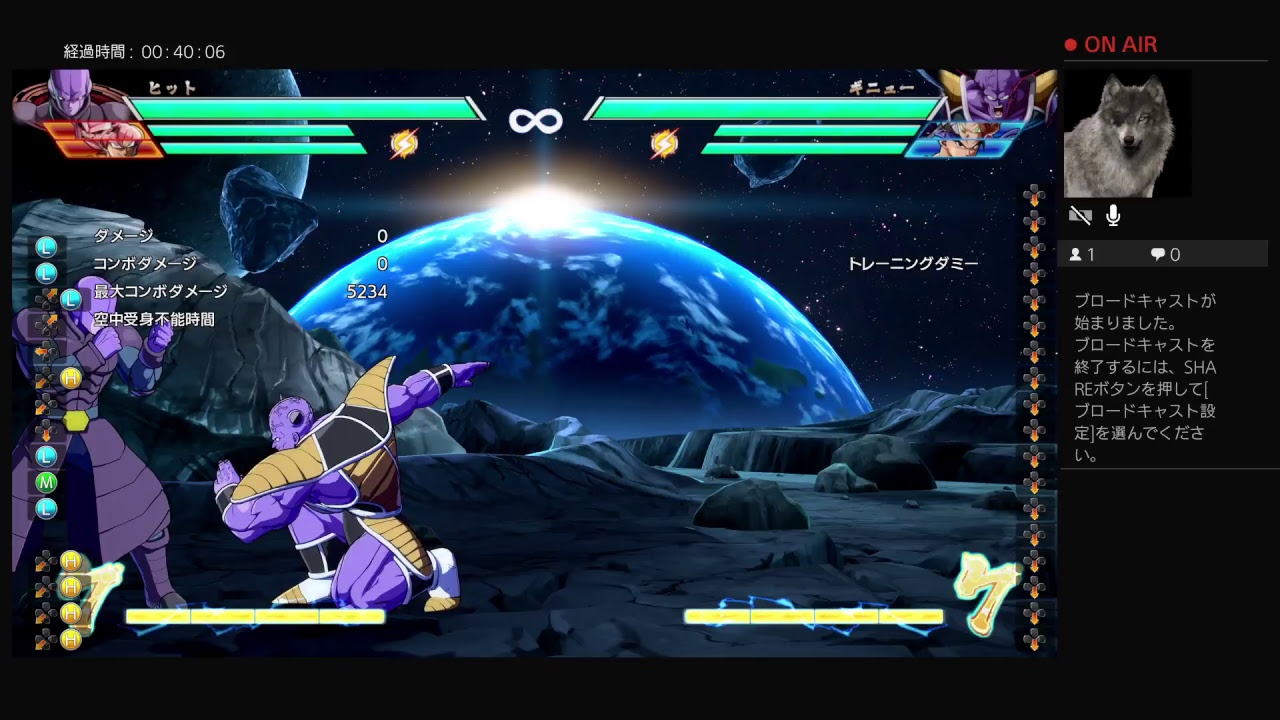Click an orange down-arrow directional input icon

pos(44,433)
